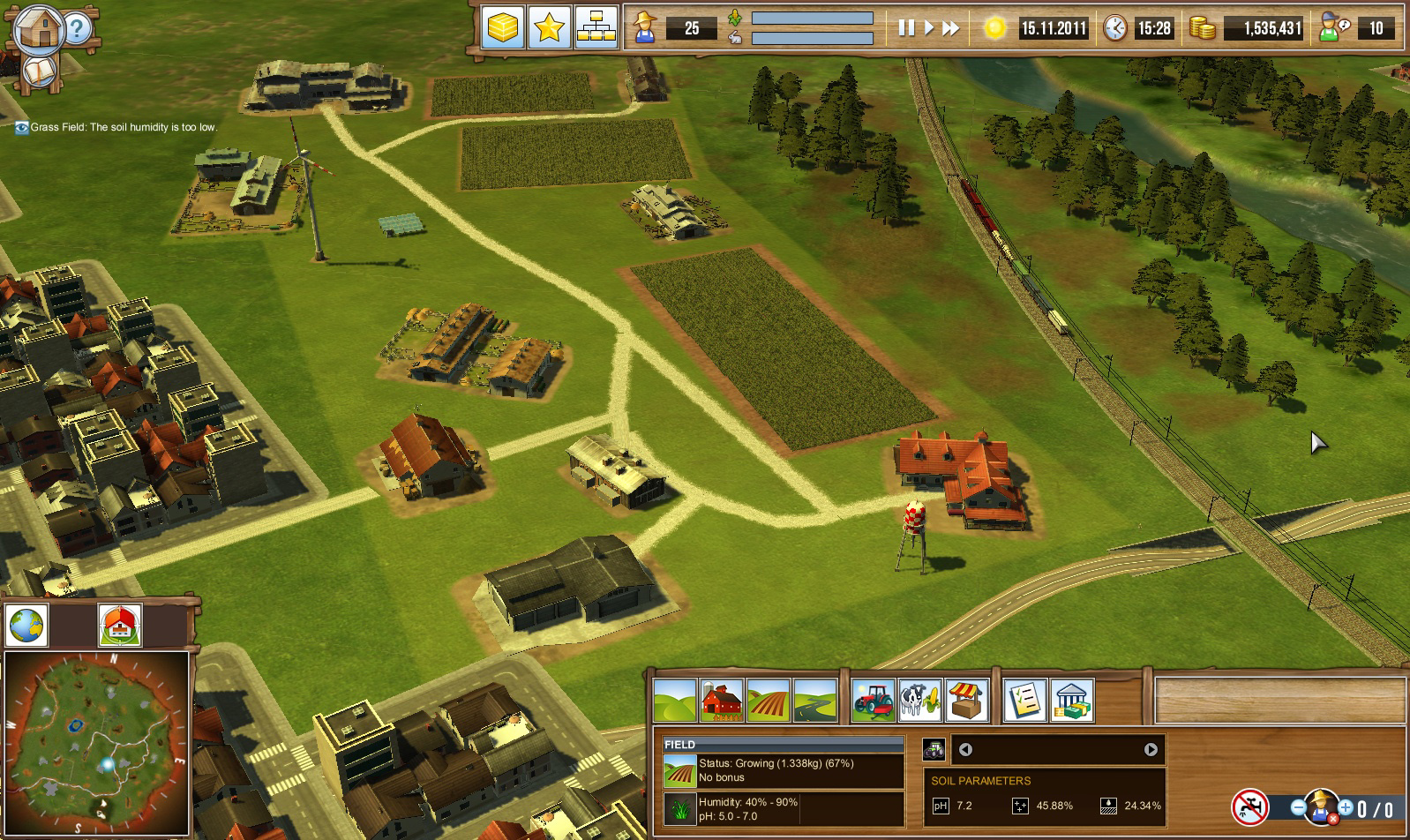Click the globe world view button
Image resolution: width=1410 pixels, height=840 pixels.
tap(26, 626)
